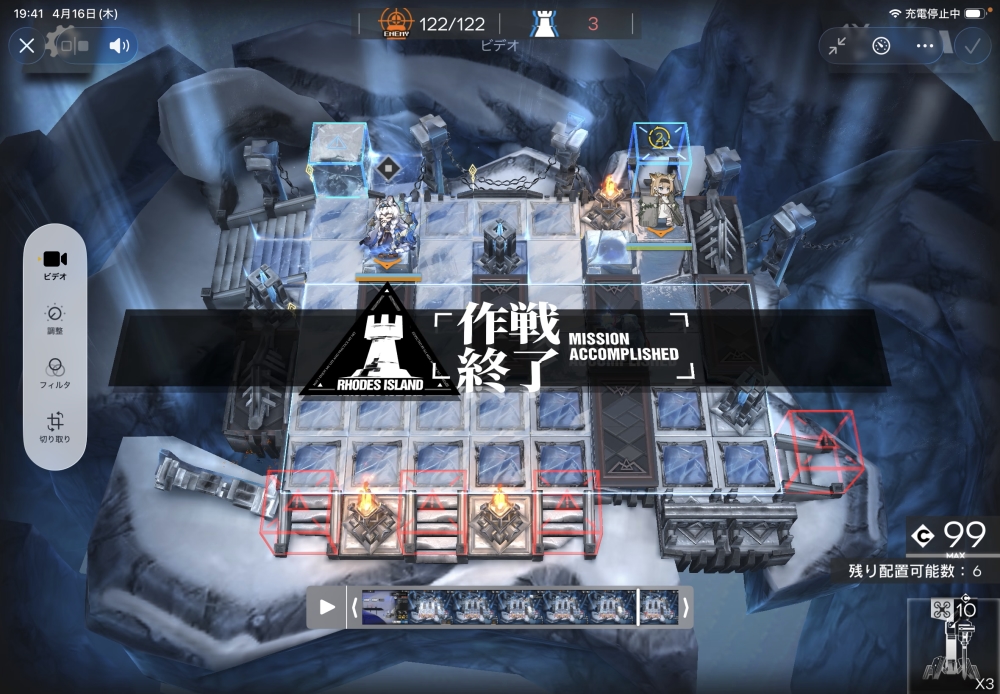1000x694 pixels.
Task: Play the video from the timeline bar
Action: pyautogui.click(x=327, y=607)
